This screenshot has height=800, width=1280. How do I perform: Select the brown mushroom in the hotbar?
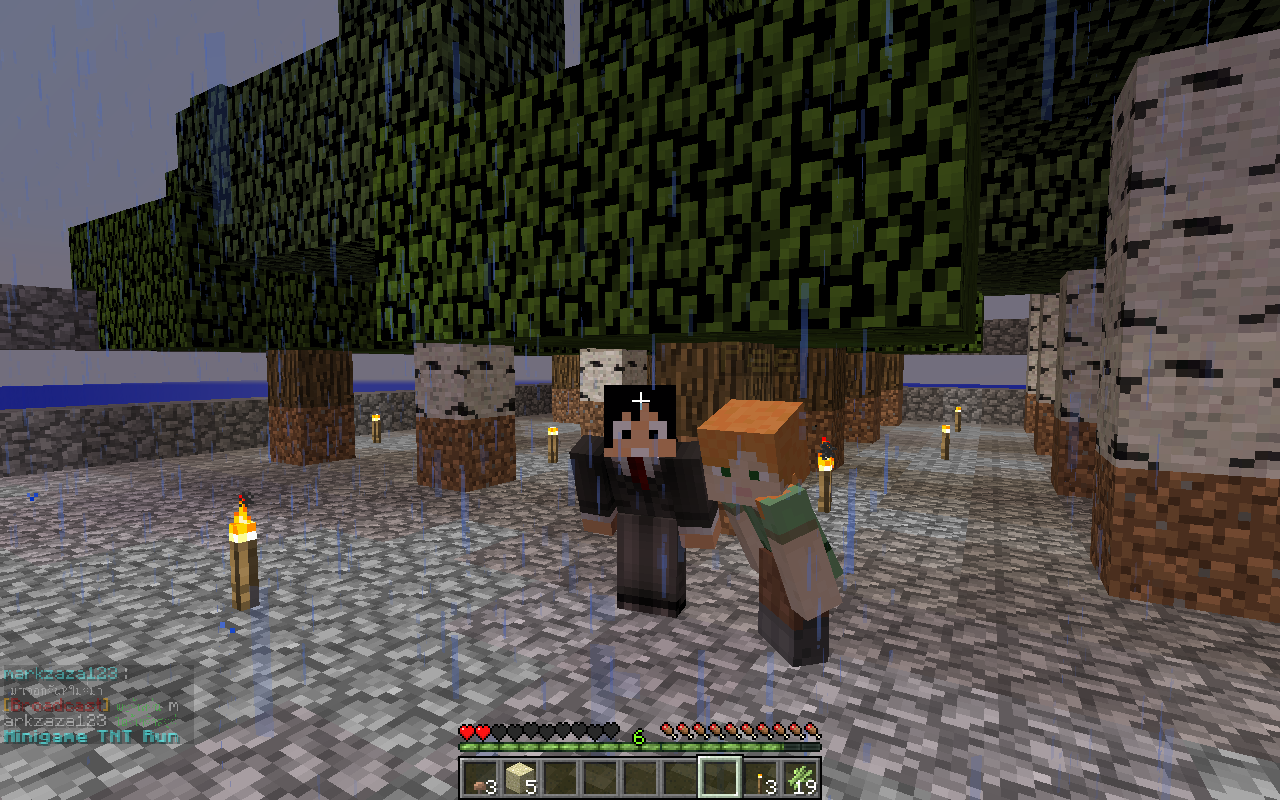(x=478, y=778)
